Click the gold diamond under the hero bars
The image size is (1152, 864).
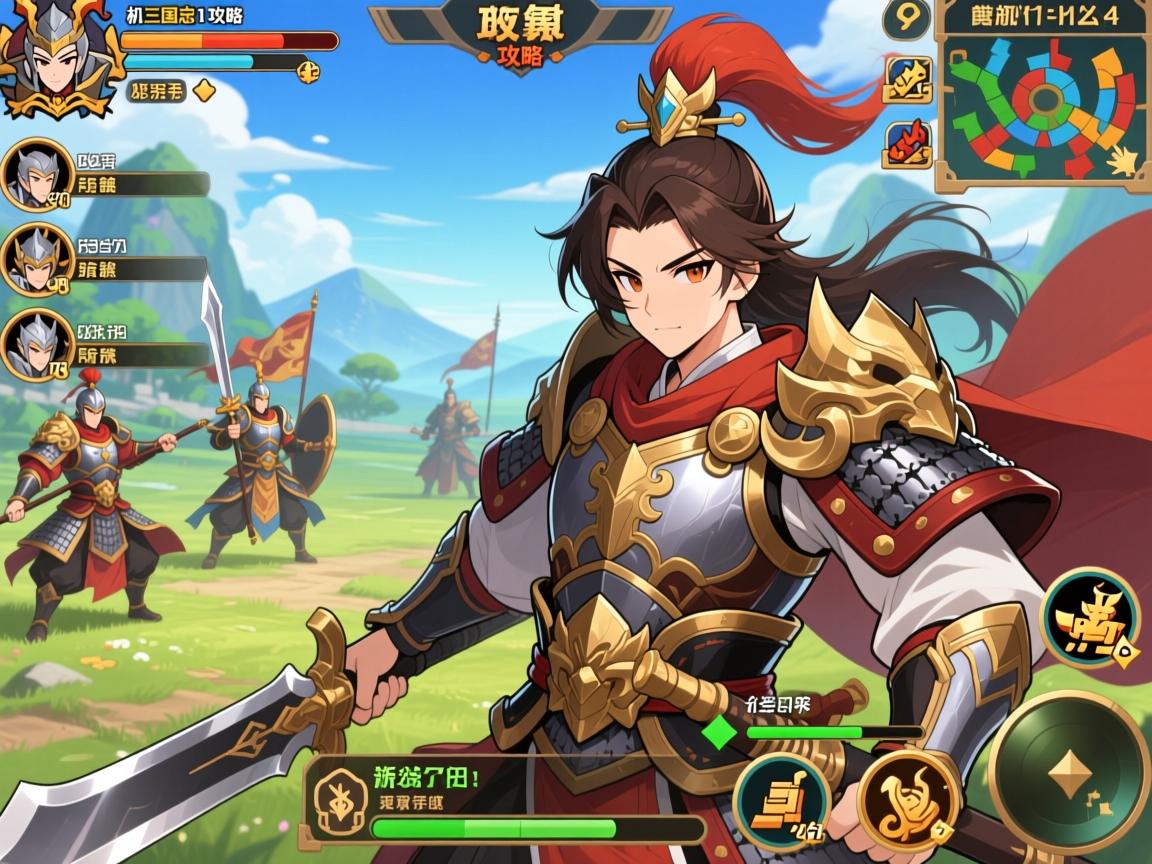tap(204, 91)
